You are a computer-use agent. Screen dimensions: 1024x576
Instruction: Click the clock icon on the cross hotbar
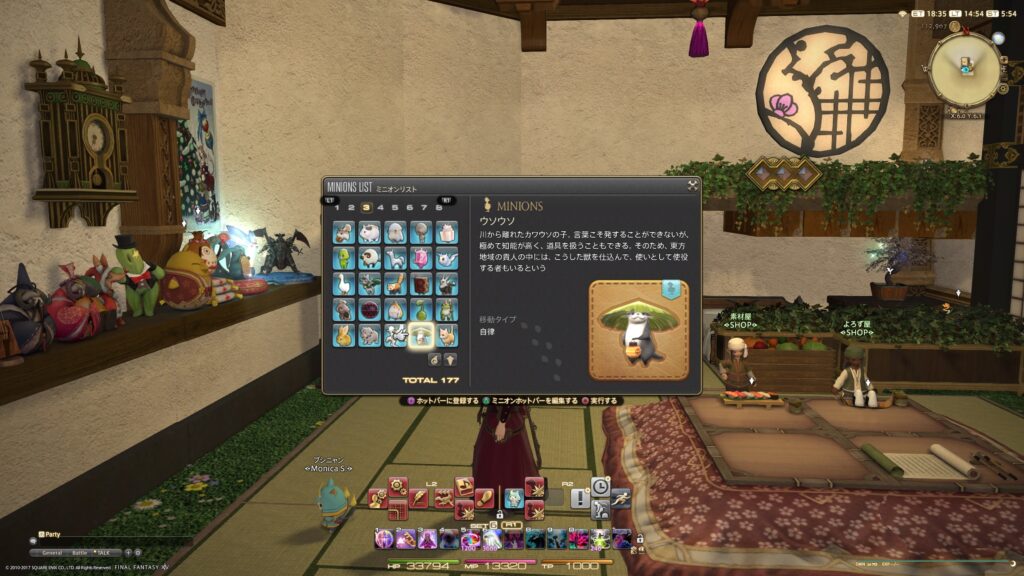coord(600,486)
